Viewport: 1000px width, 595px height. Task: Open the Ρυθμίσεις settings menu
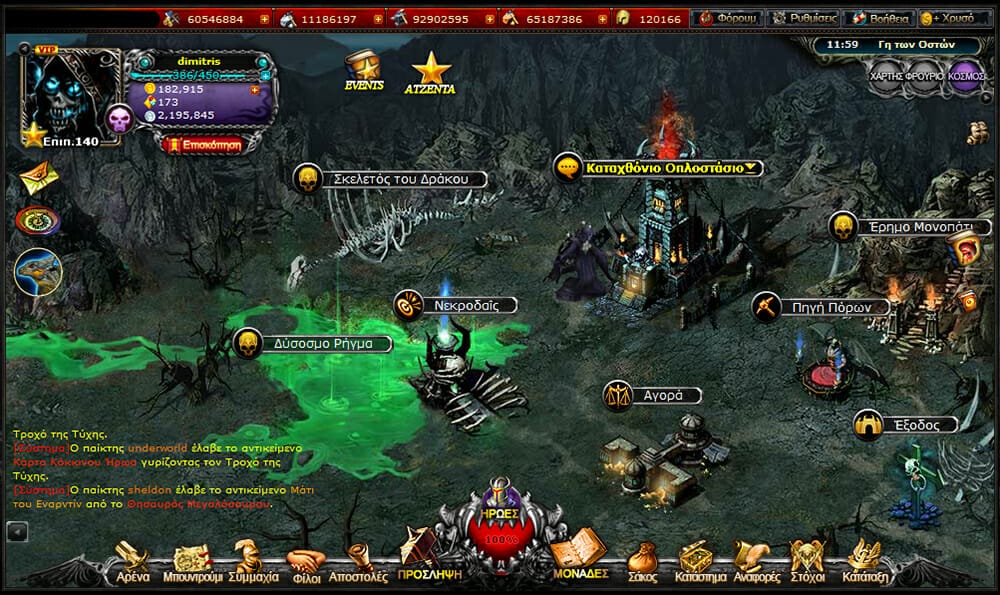pyautogui.click(x=803, y=19)
